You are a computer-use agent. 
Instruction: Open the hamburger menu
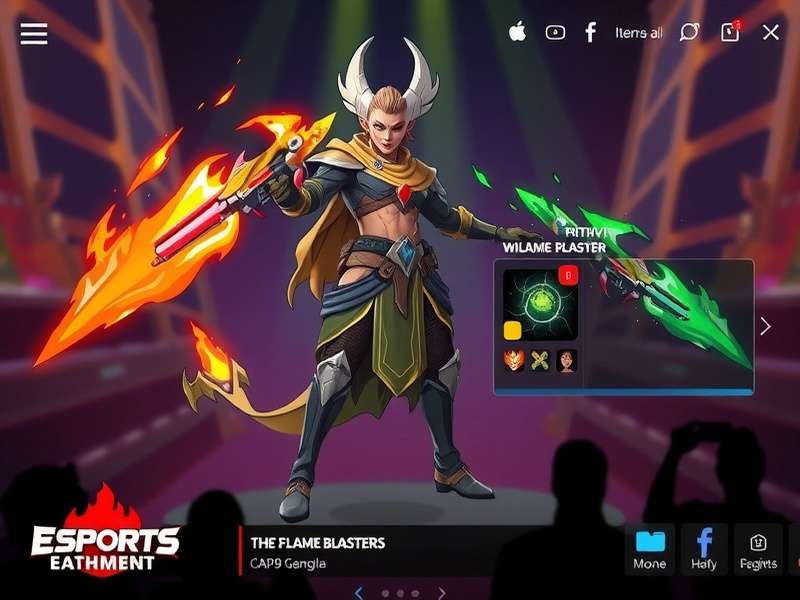coord(34,33)
